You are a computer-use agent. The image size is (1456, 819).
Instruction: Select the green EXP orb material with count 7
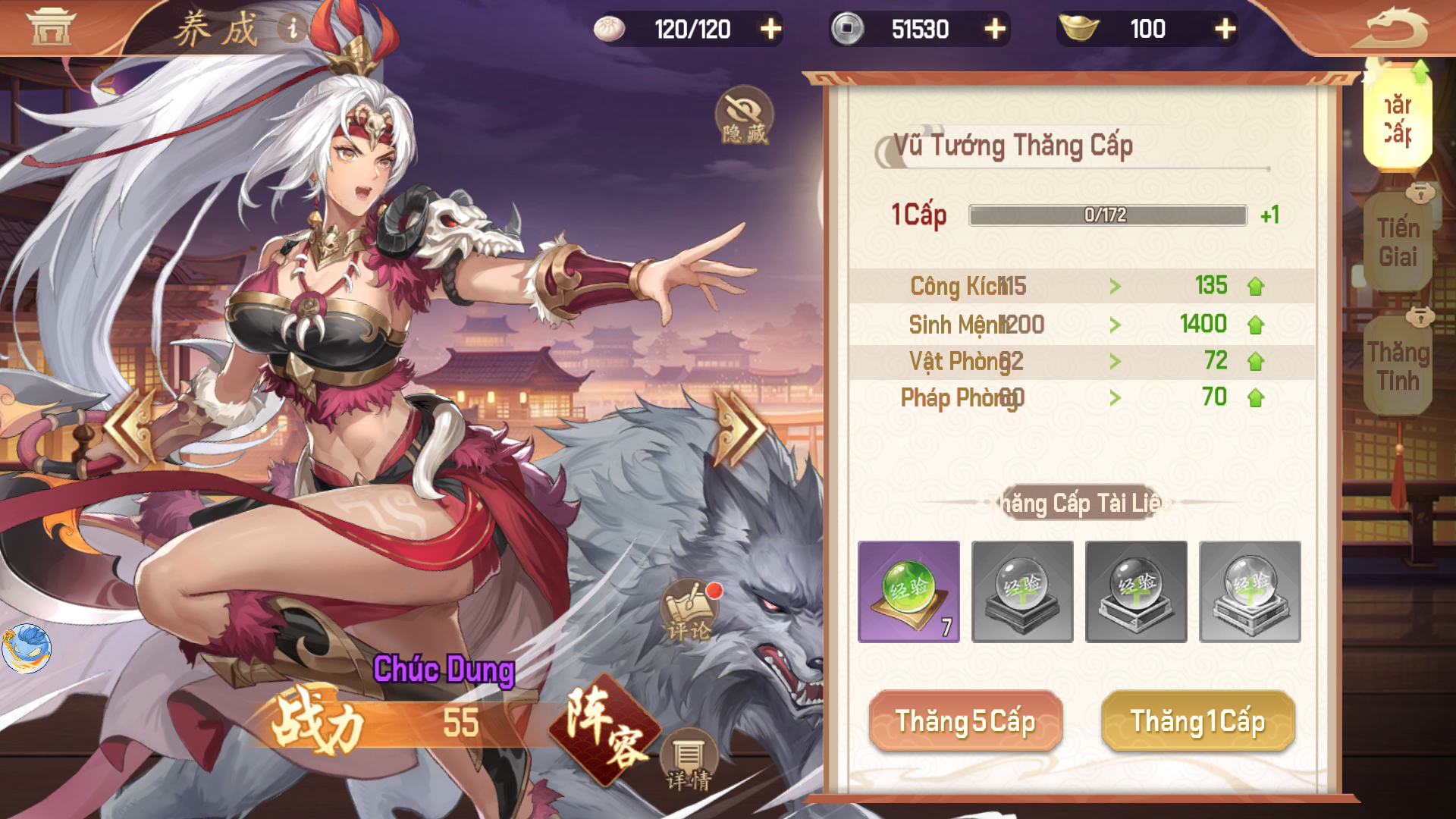(x=908, y=591)
